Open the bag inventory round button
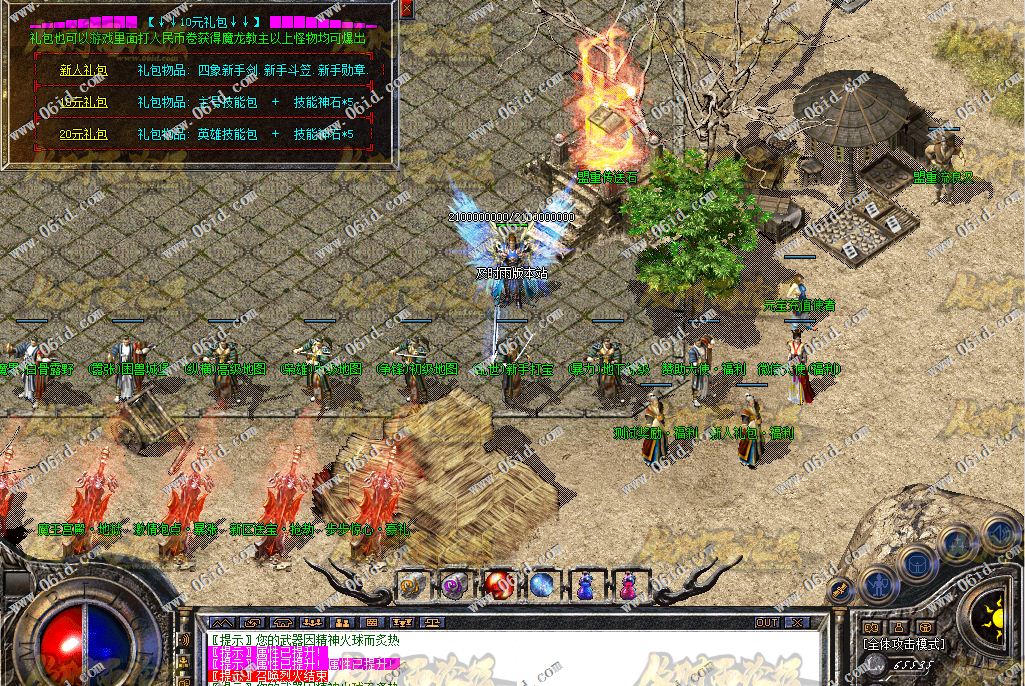Image resolution: width=1025 pixels, height=686 pixels. click(x=916, y=562)
